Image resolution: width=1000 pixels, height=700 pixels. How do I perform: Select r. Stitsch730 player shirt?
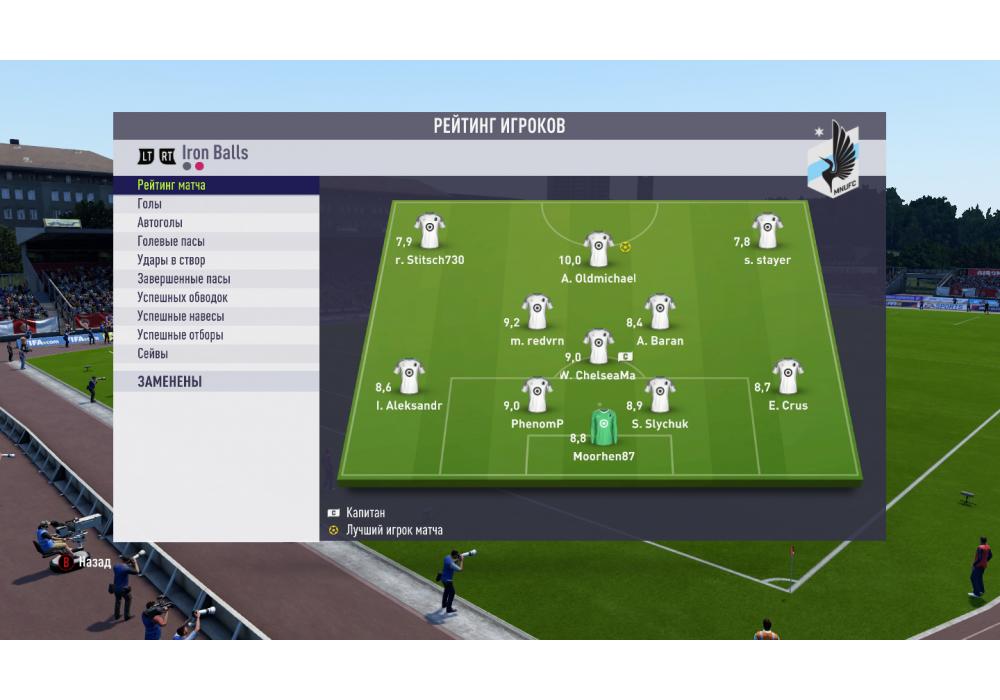pyautogui.click(x=430, y=231)
